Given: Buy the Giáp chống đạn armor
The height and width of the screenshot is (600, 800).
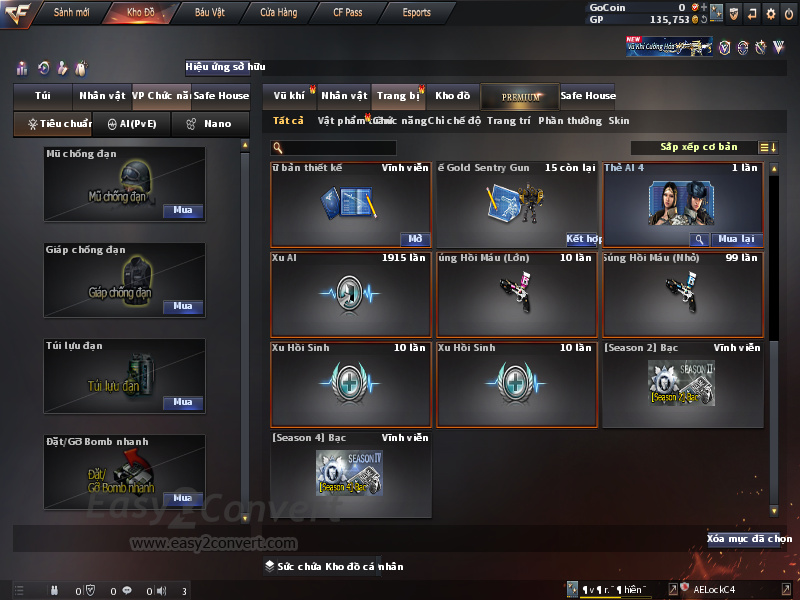Looking at the screenshot, I should click(x=182, y=307).
